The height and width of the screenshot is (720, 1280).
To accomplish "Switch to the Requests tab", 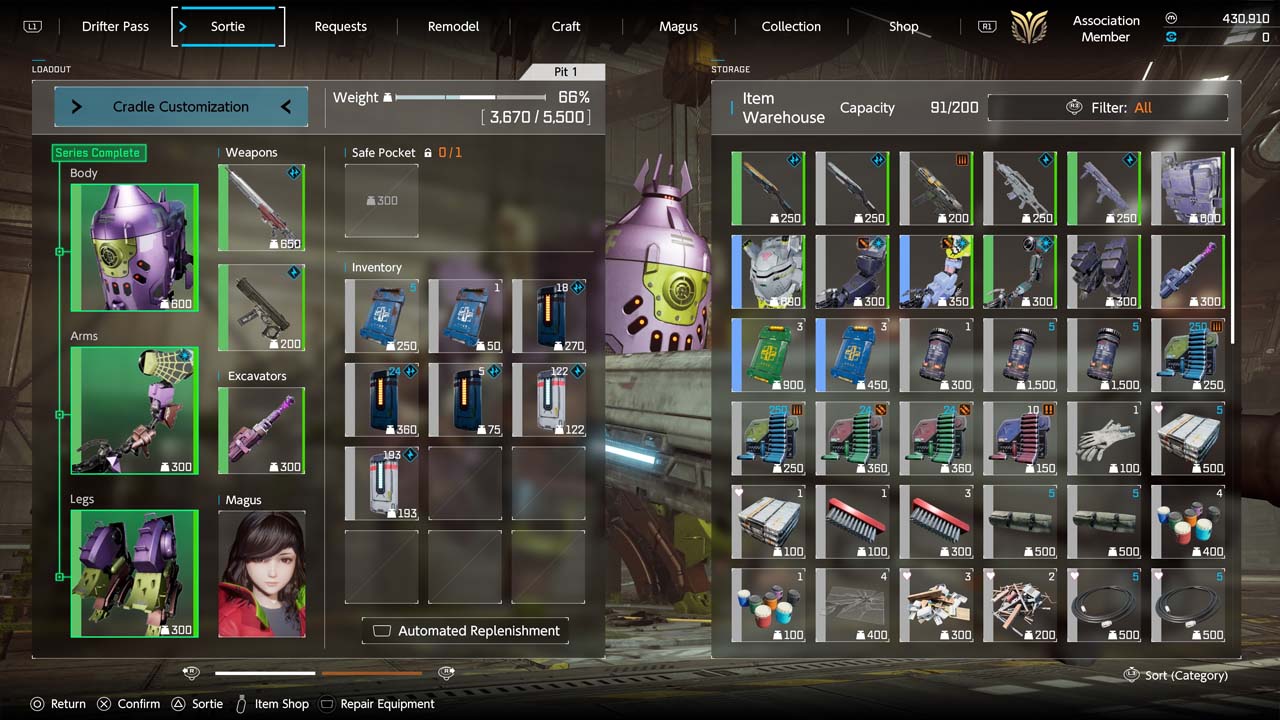I will [340, 27].
